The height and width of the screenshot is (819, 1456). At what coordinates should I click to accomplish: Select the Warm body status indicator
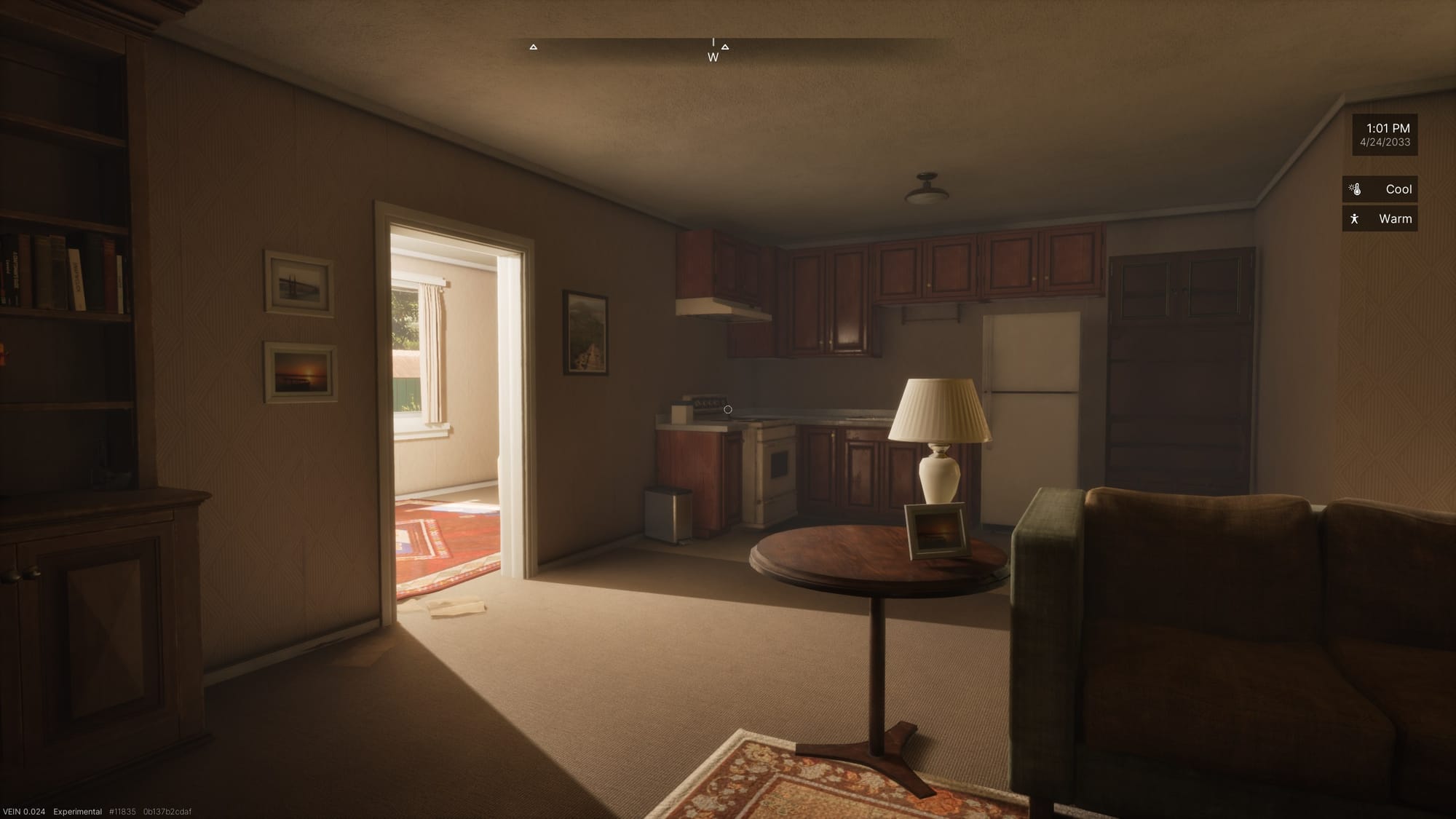pos(1380,218)
